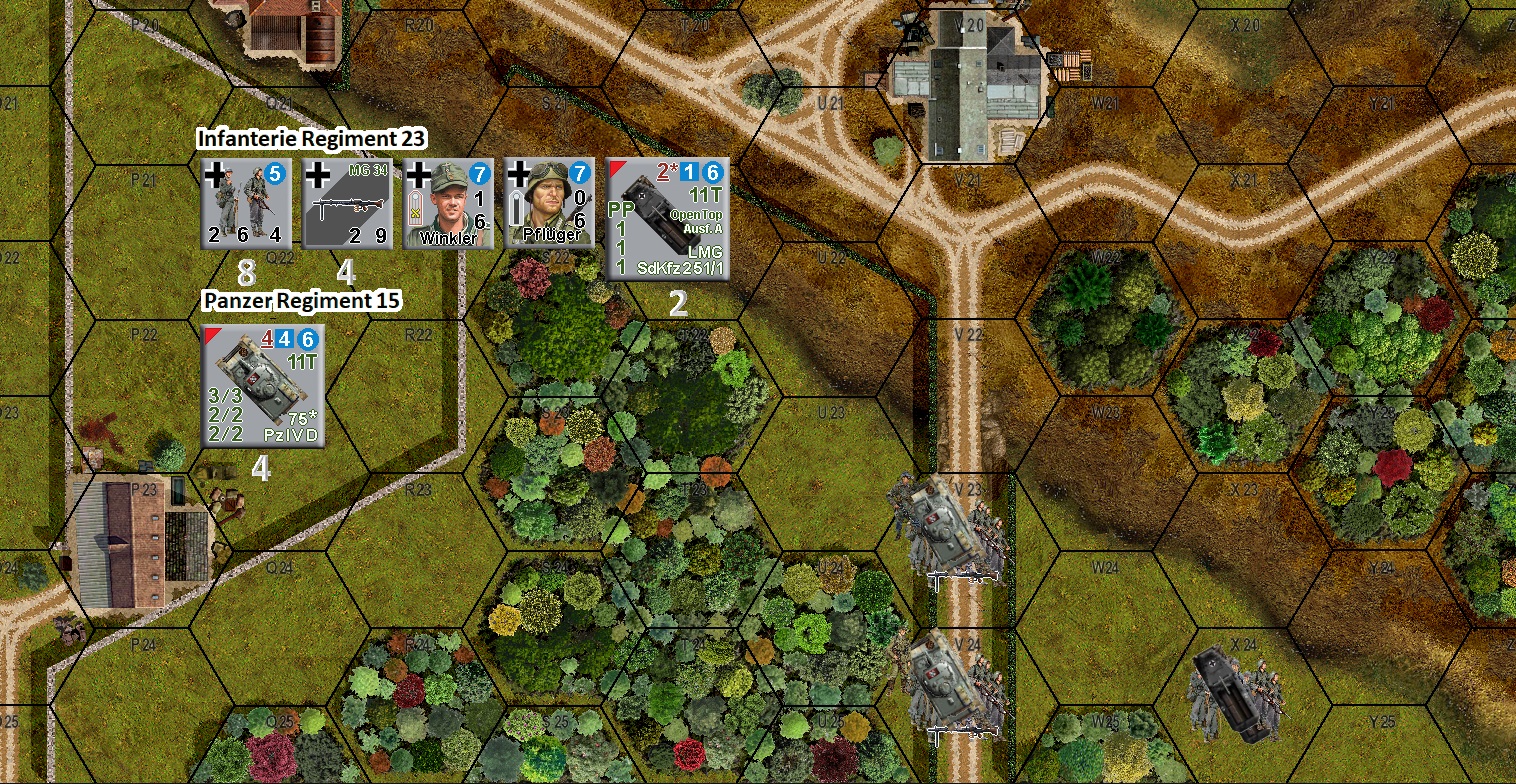Pick the MG 34 machine gun counter
Viewport: 1516px width, 784px height.
[347, 203]
